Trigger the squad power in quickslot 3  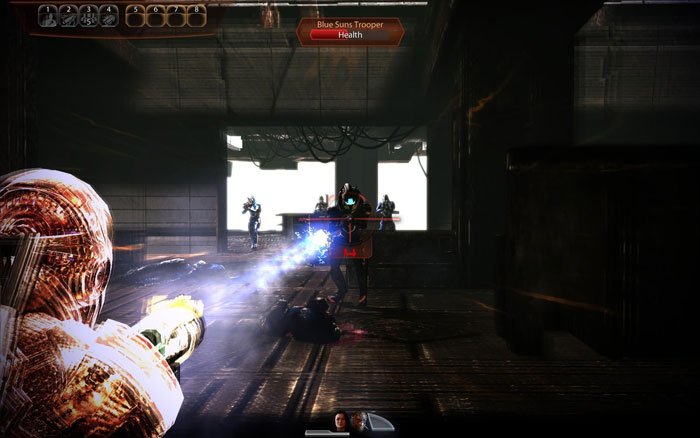coord(88,16)
